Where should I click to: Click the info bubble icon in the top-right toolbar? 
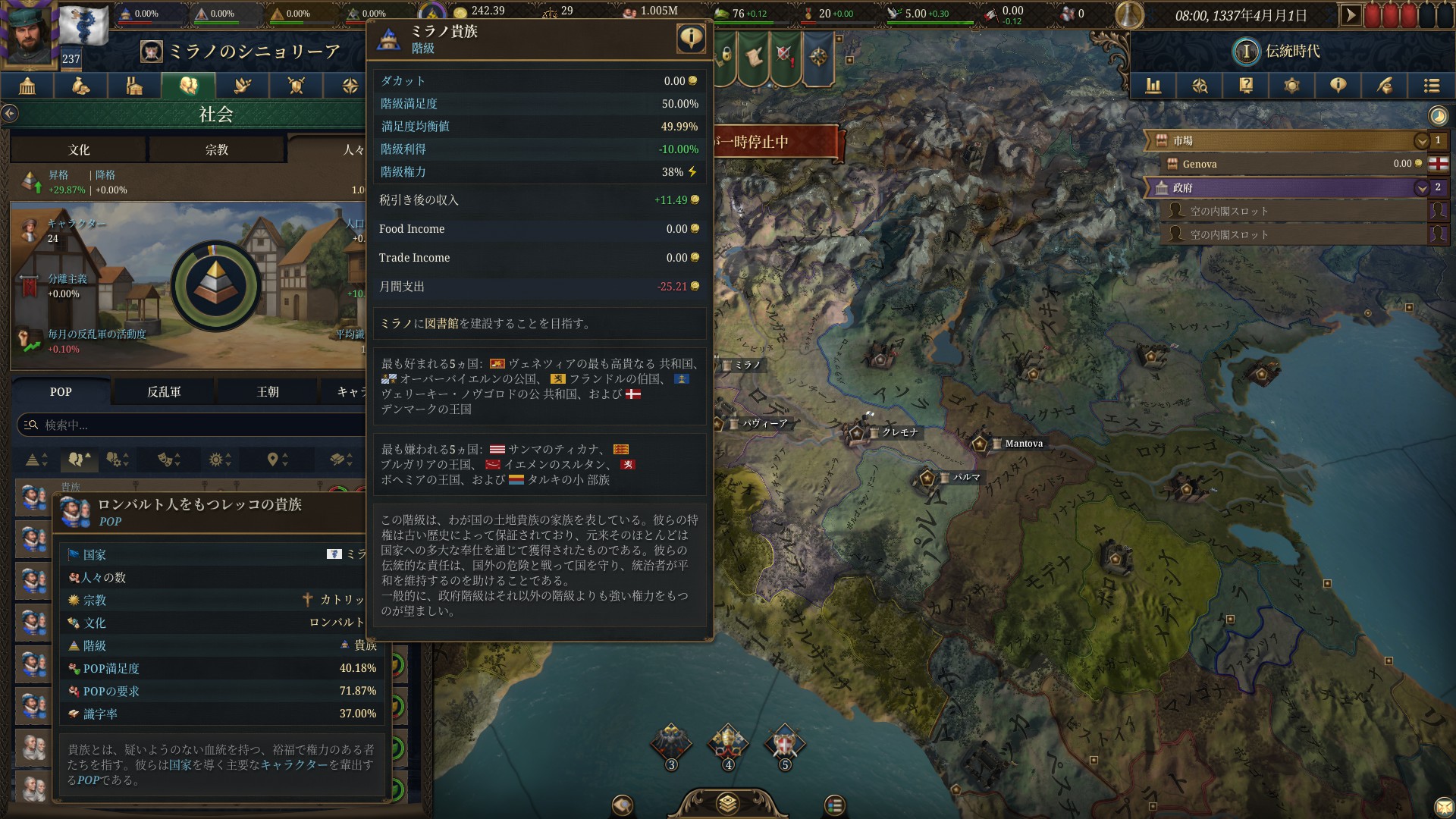[1338, 86]
